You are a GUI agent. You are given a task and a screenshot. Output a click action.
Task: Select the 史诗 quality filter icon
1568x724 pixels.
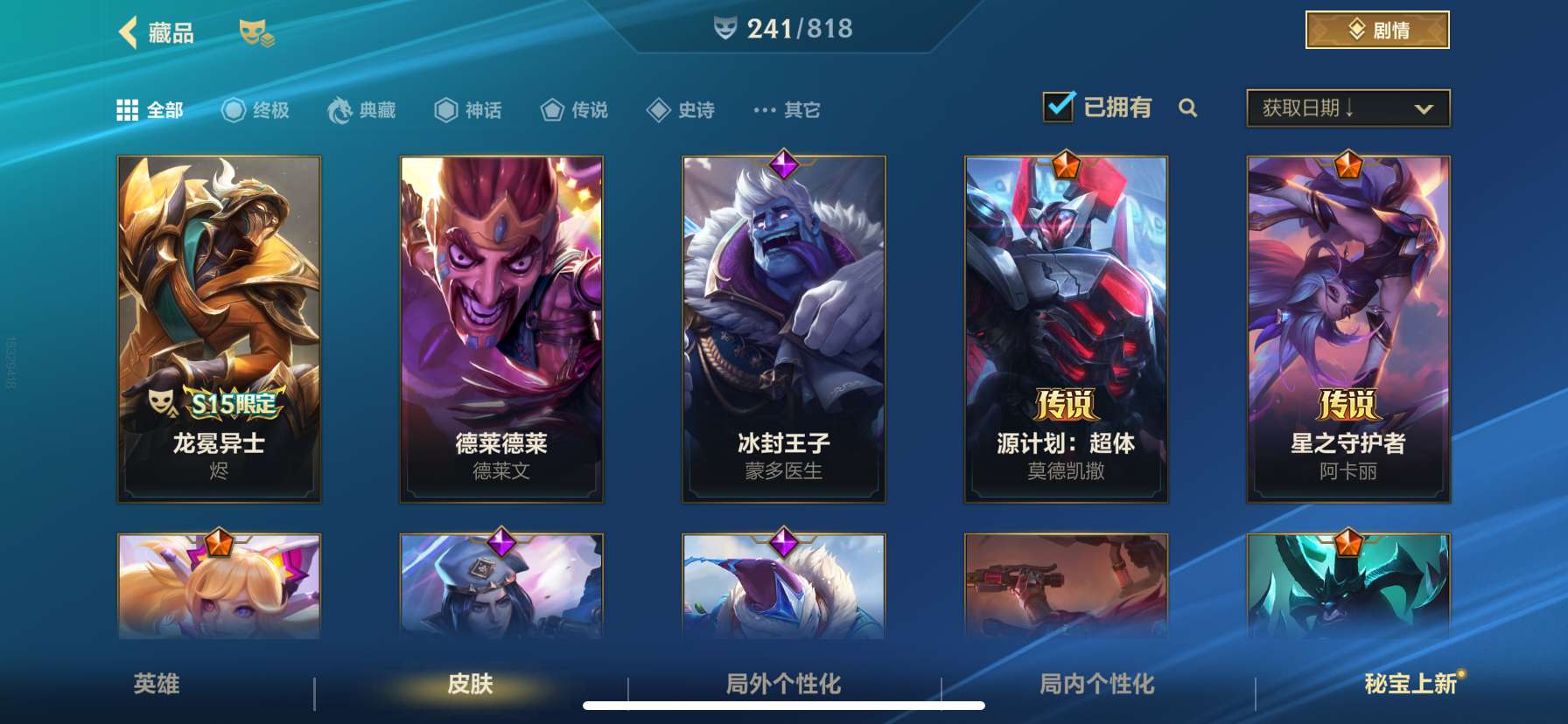tap(659, 109)
